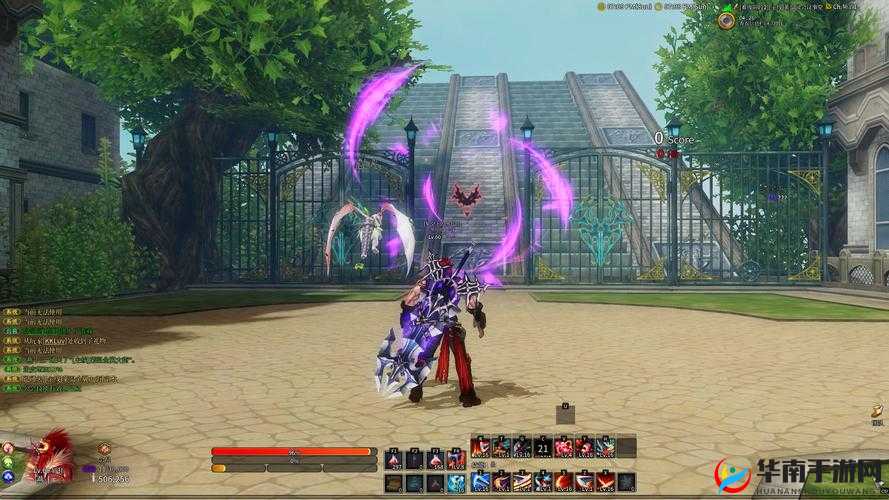
Task: Focus the chat log messages
Action: (x=62, y=345)
